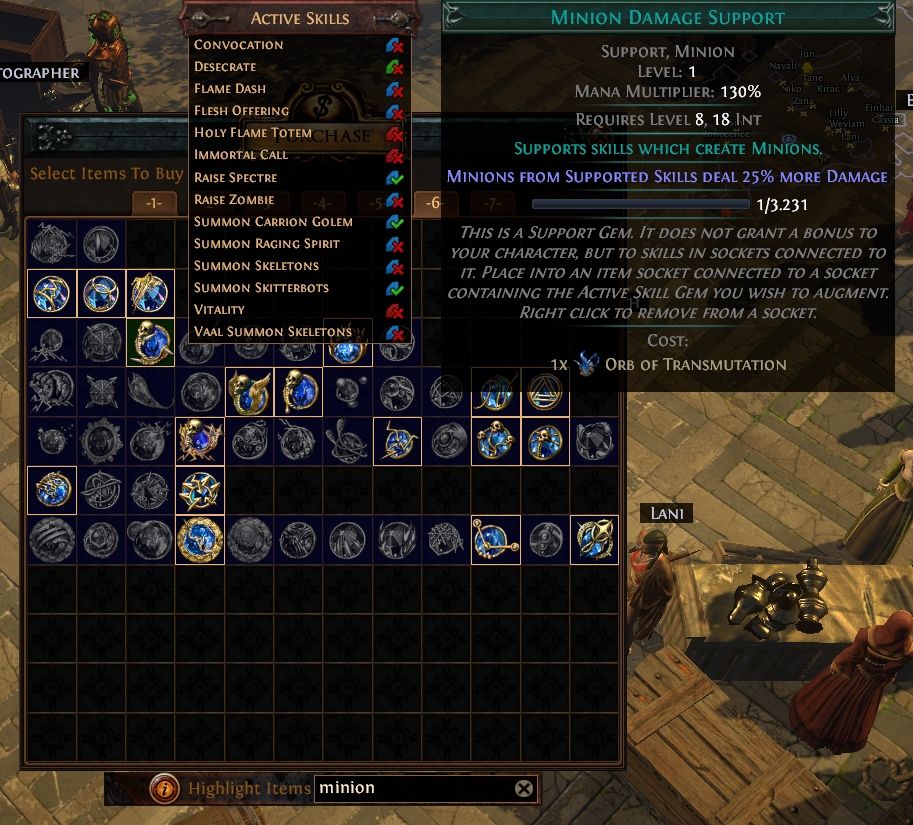This screenshot has height=825, width=913.
Task: Select the Vaal Summon Skeletons entry
Action: (273, 332)
